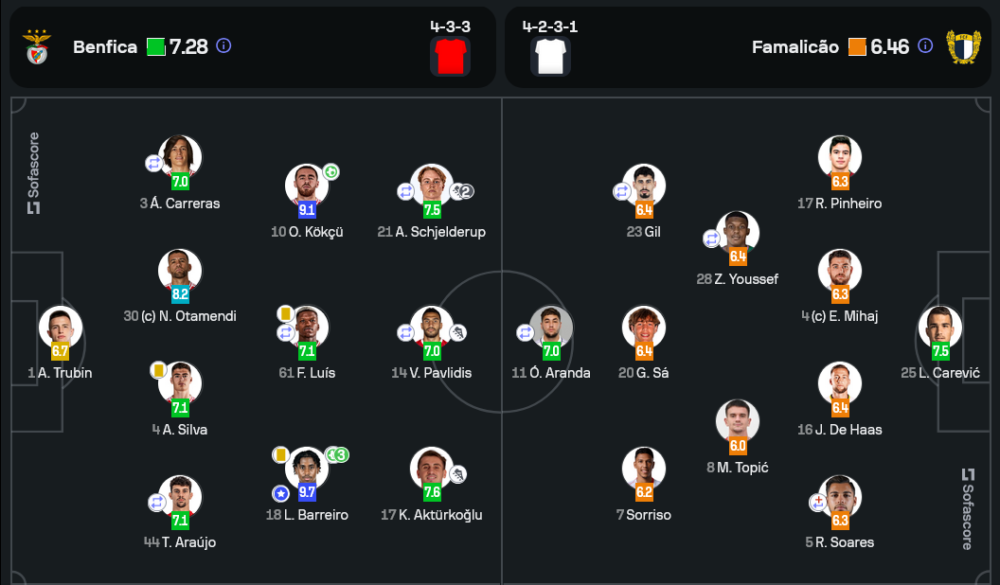Select goalkeeper A. Trubin

tap(60, 329)
